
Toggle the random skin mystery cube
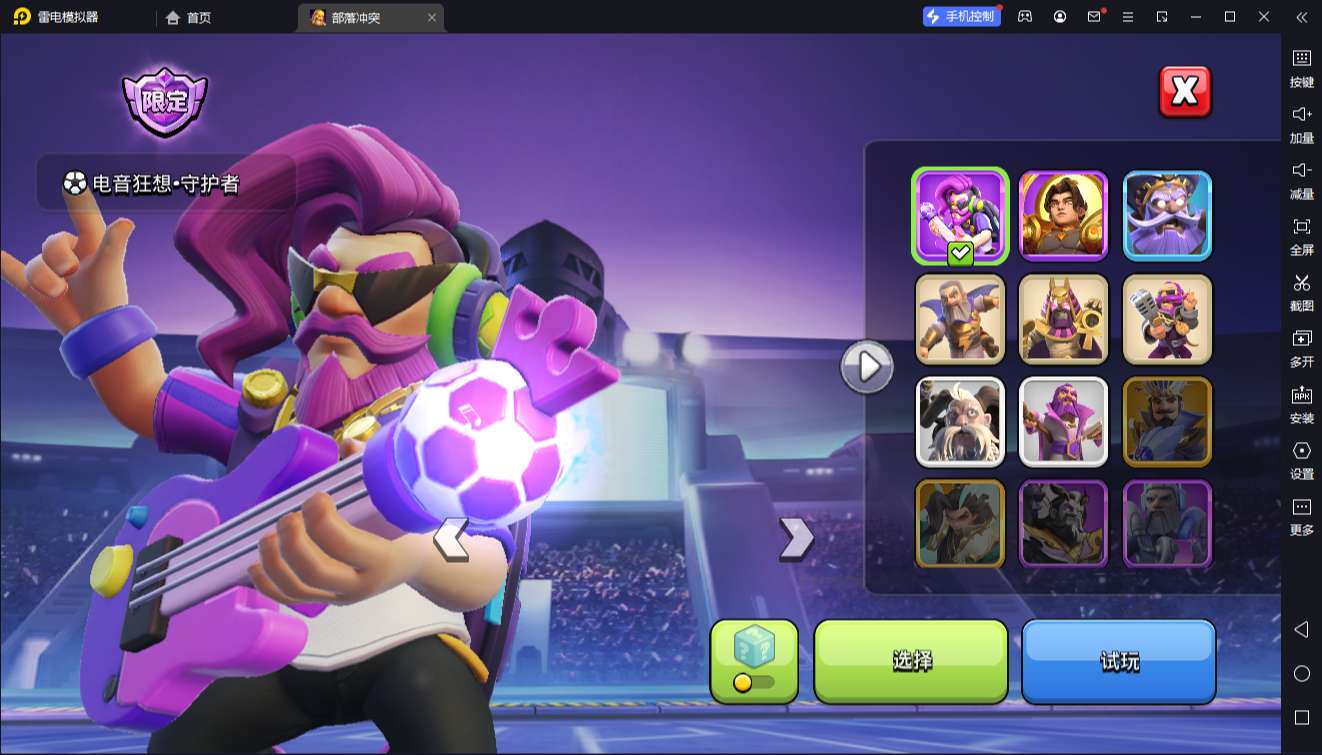(x=754, y=660)
